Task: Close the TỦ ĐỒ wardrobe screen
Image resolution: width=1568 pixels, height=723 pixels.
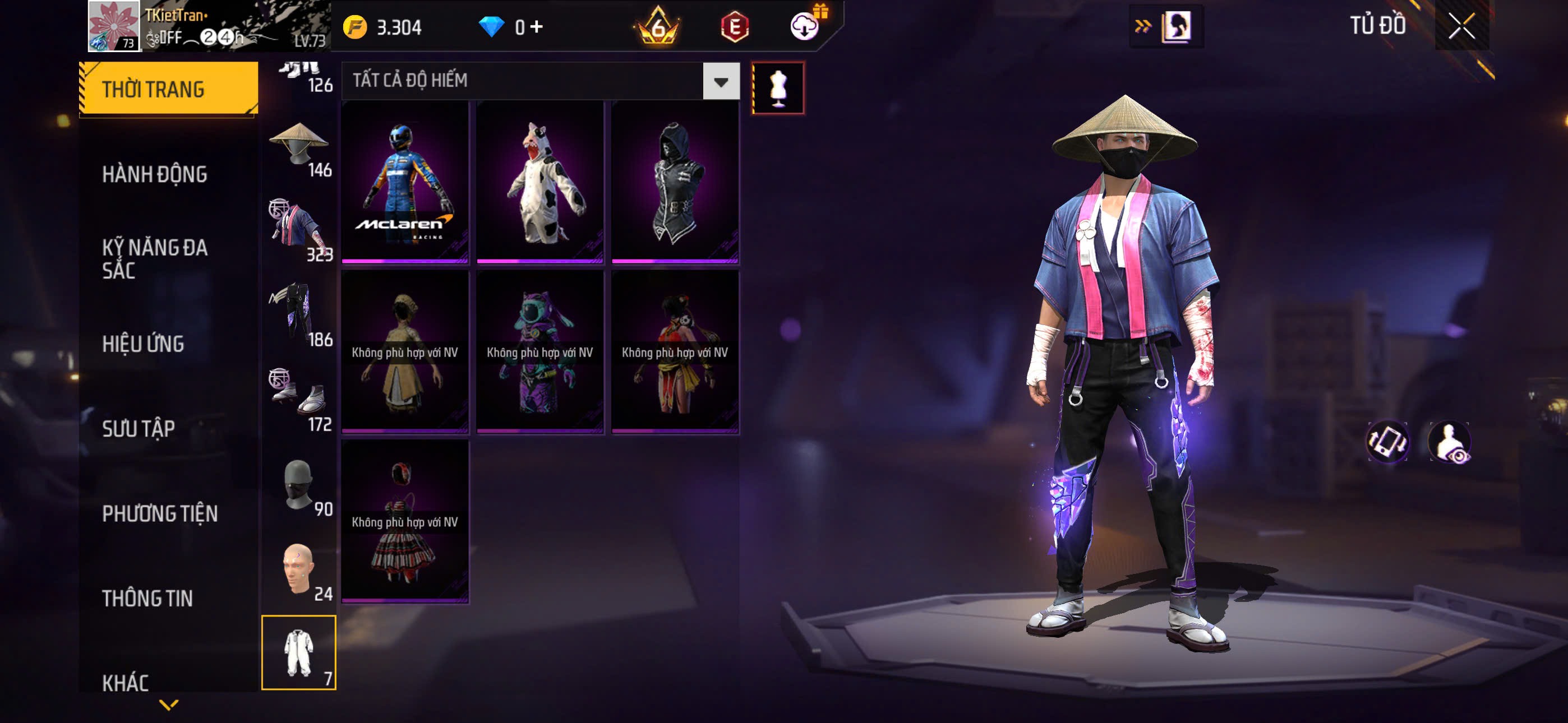Action: [1461, 26]
